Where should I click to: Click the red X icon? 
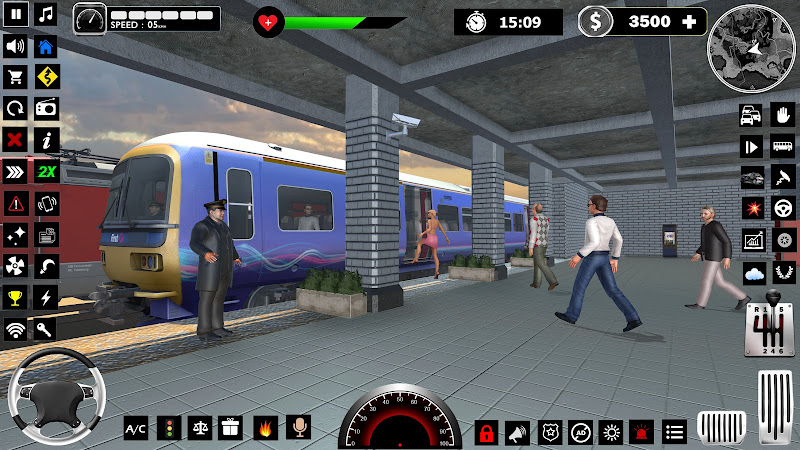pyautogui.click(x=15, y=139)
